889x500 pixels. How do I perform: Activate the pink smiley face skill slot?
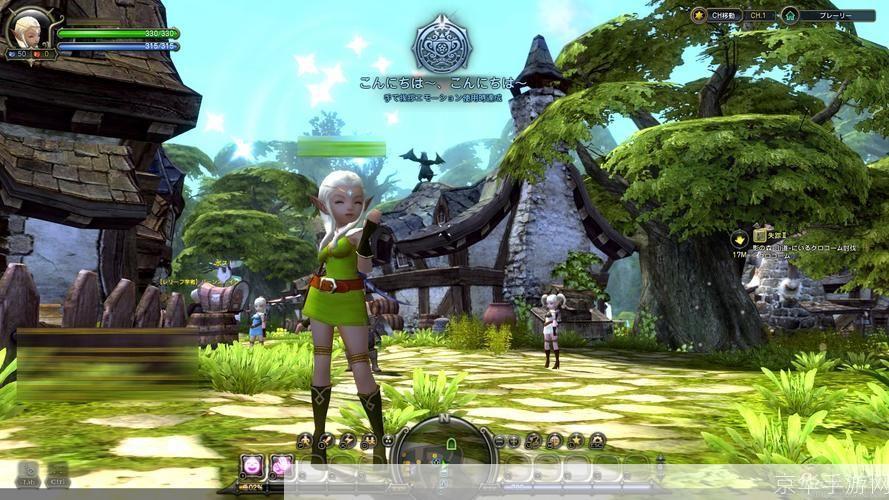point(252,465)
